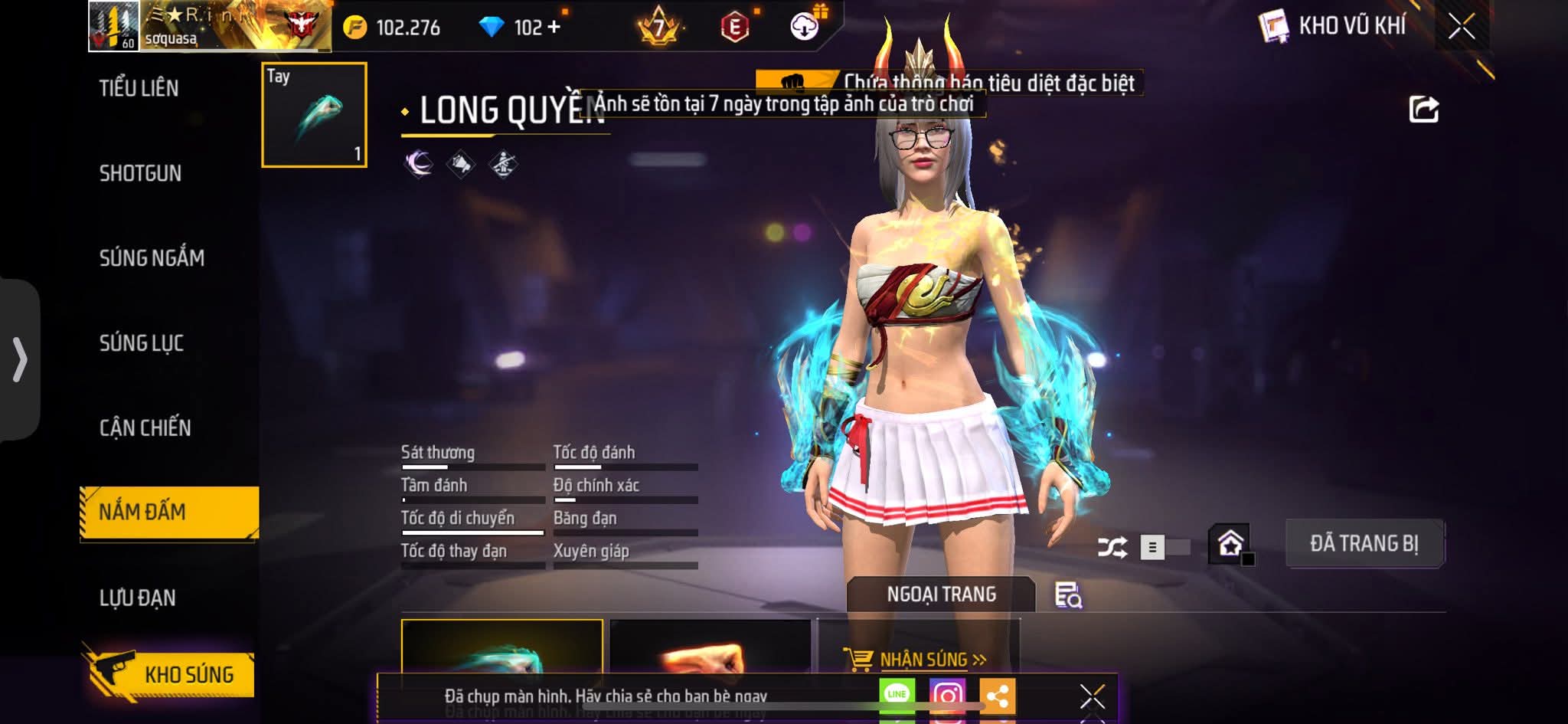Open the Kho Súng gun store

170,674
